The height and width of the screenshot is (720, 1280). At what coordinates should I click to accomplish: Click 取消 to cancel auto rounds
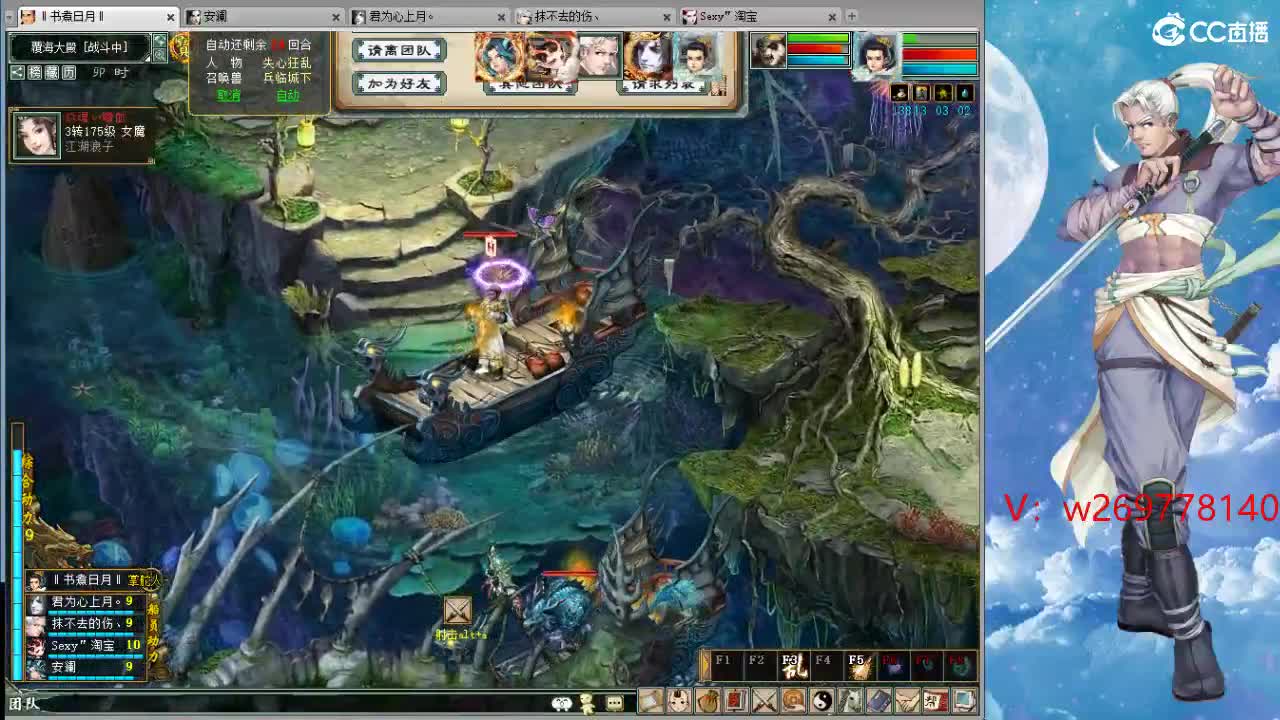228,97
